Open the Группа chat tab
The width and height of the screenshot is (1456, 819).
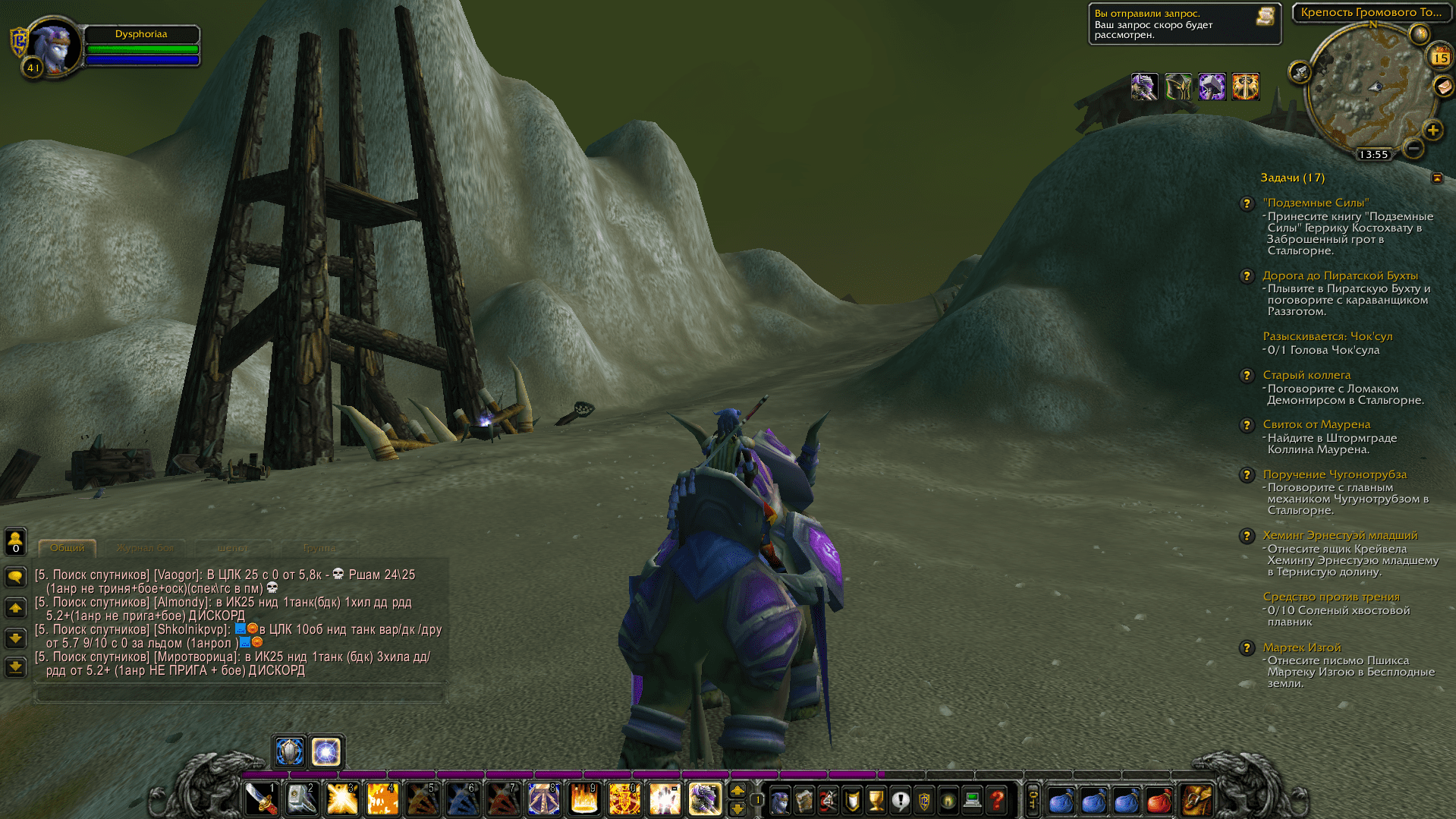[x=319, y=548]
